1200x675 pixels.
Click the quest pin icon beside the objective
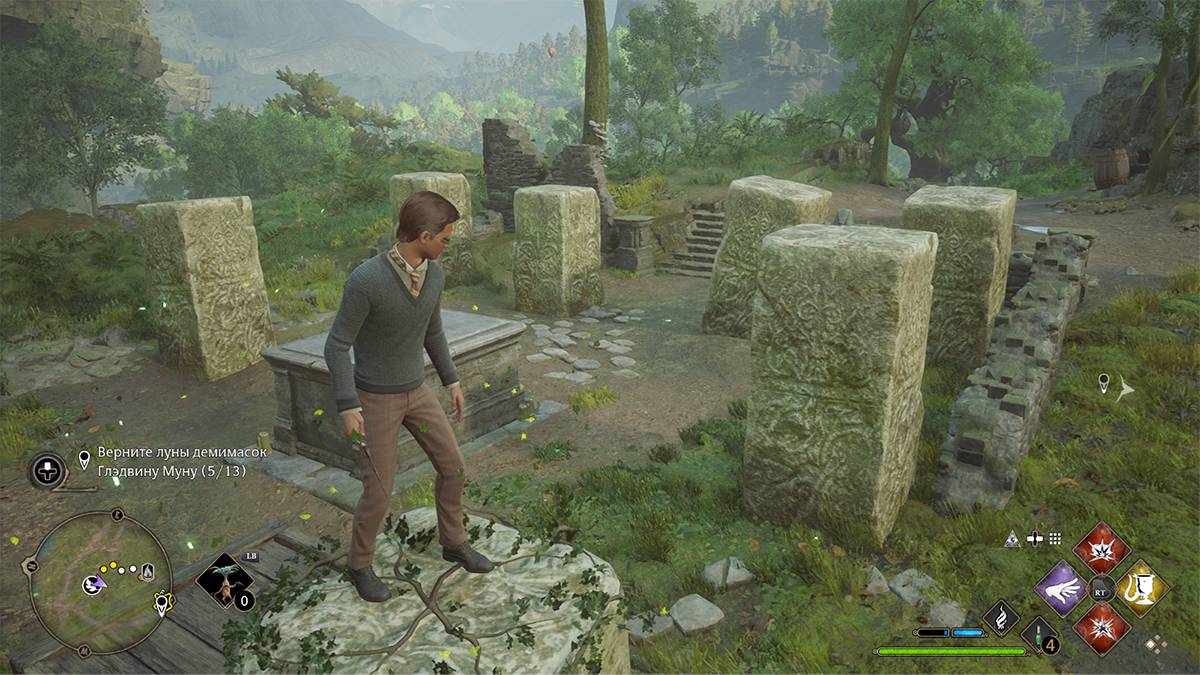click(86, 460)
